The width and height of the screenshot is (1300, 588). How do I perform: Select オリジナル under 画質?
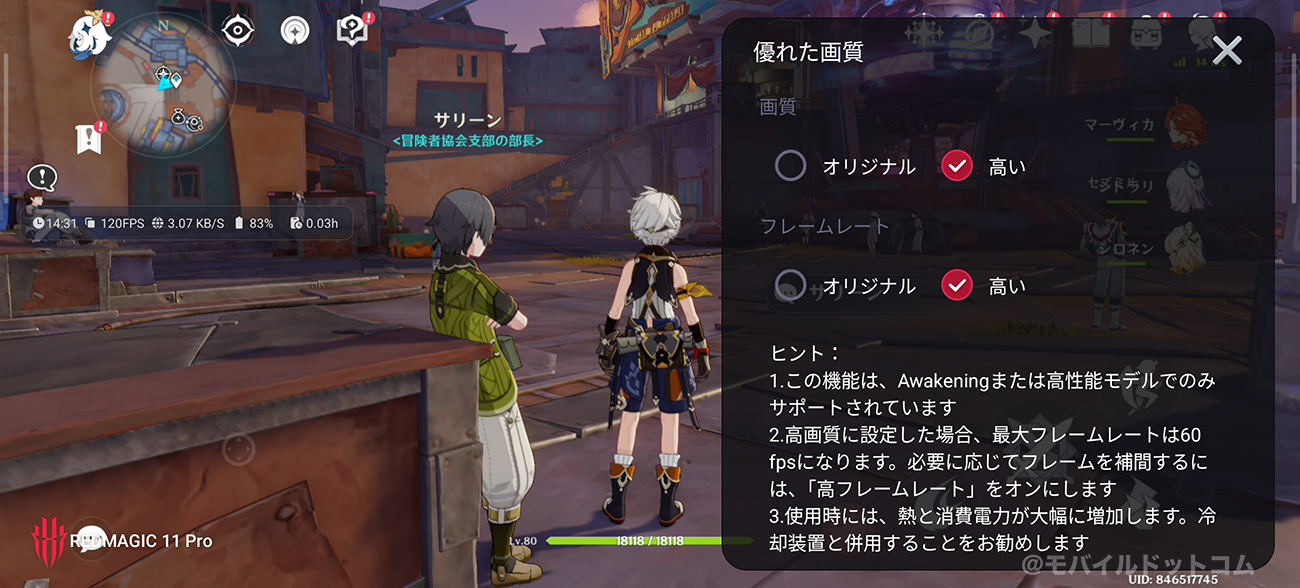coord(790,166)
